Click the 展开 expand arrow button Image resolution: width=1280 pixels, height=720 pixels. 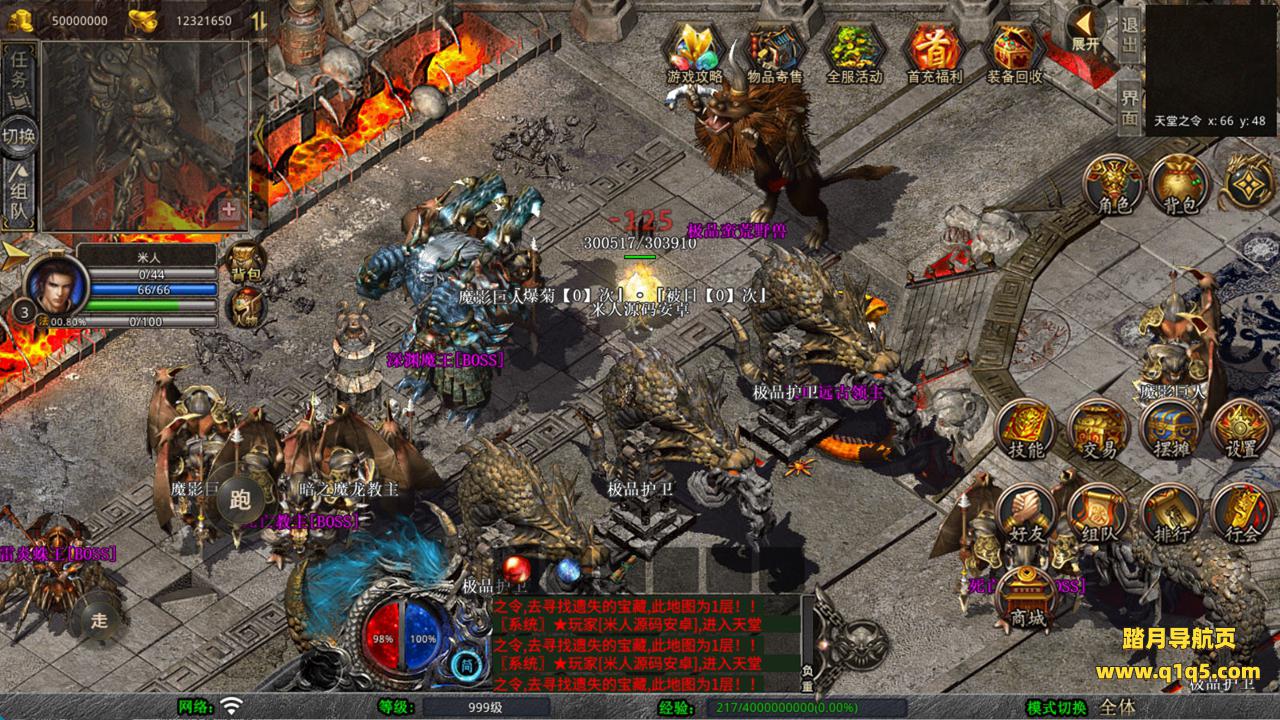[1086, 30]
